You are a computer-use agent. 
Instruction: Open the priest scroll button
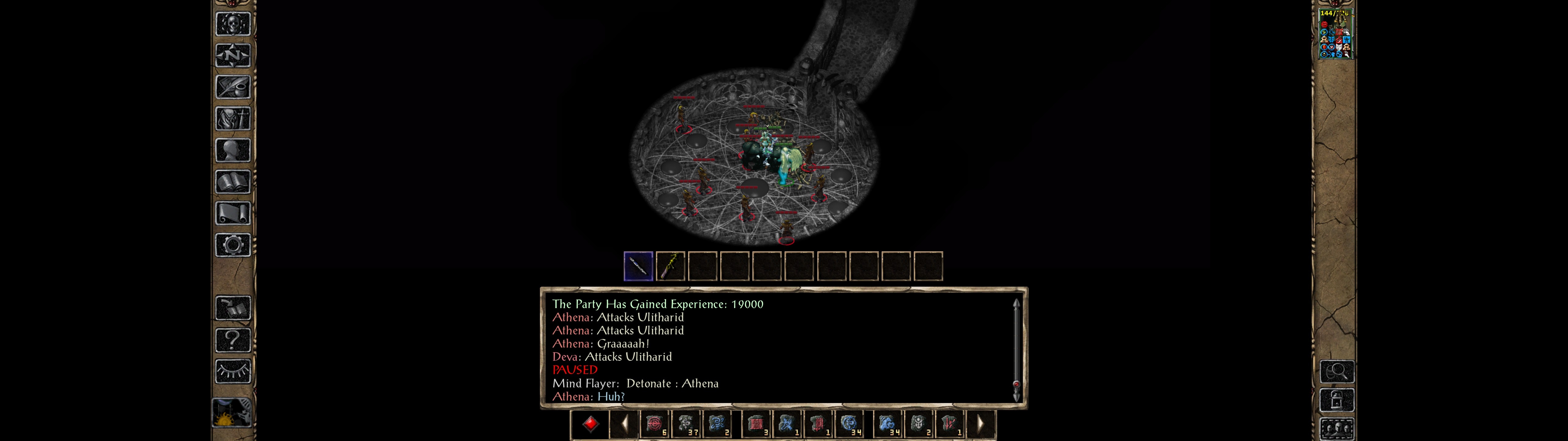tap(233, 213)
